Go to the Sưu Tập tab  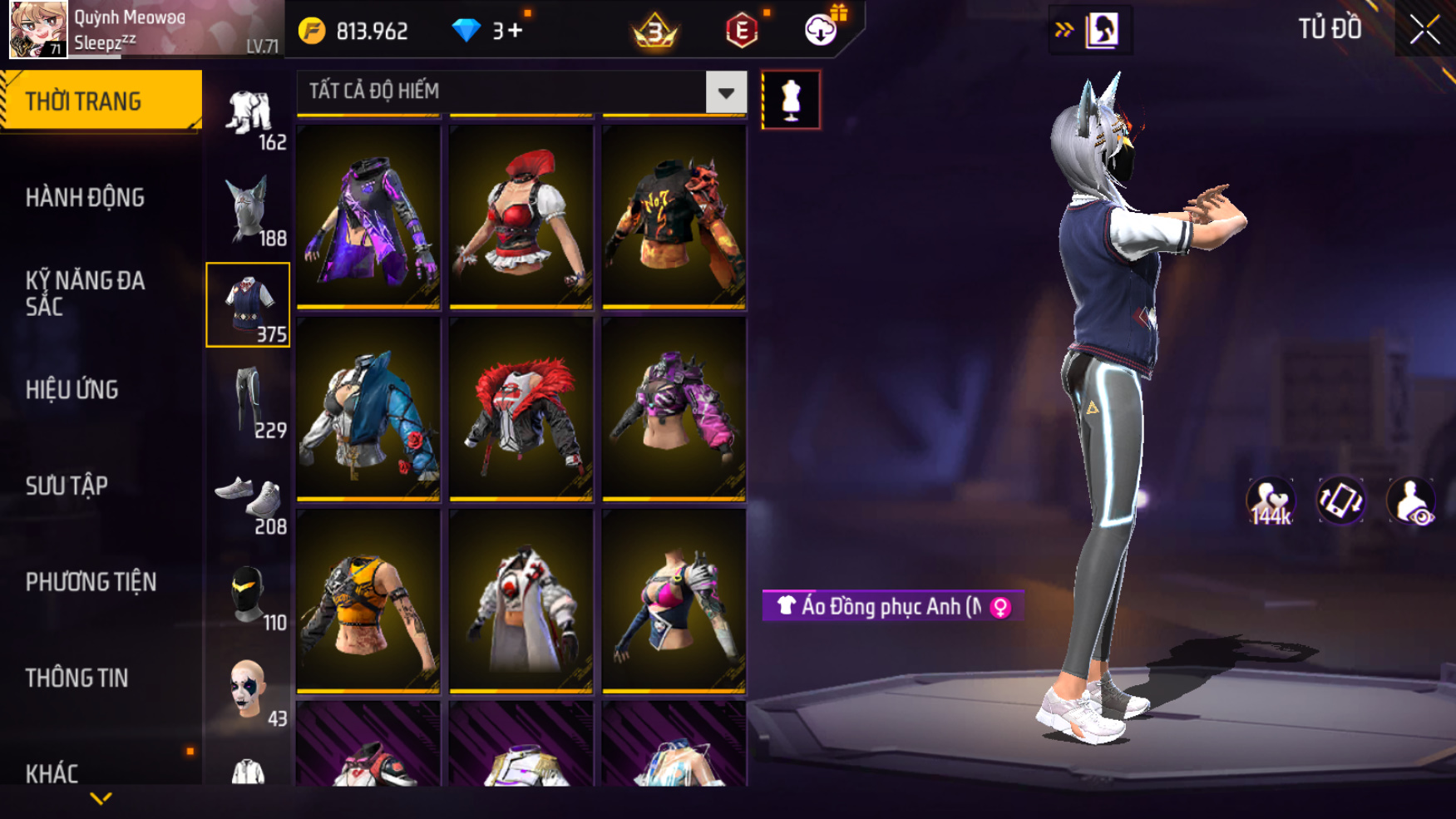click(67, 486)
